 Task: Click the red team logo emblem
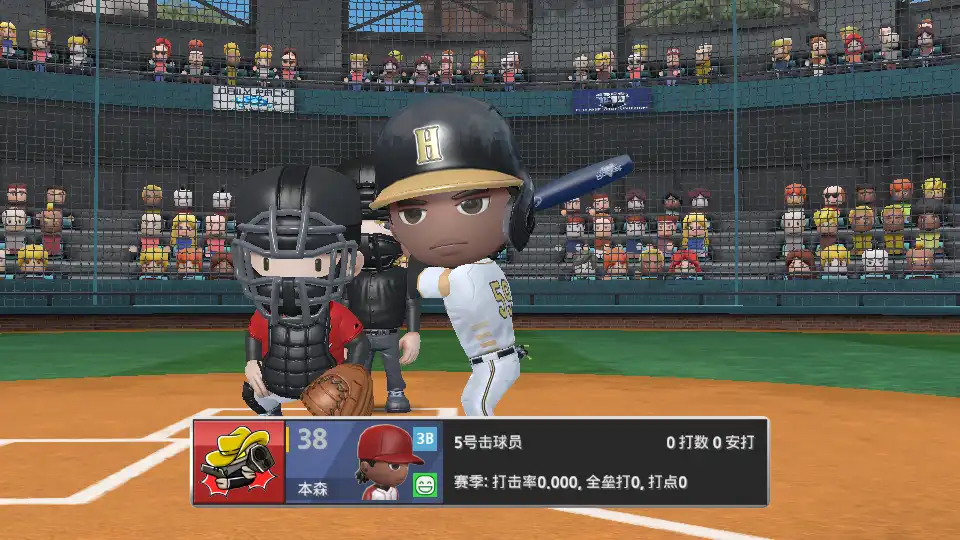click(x=239, y=461)
